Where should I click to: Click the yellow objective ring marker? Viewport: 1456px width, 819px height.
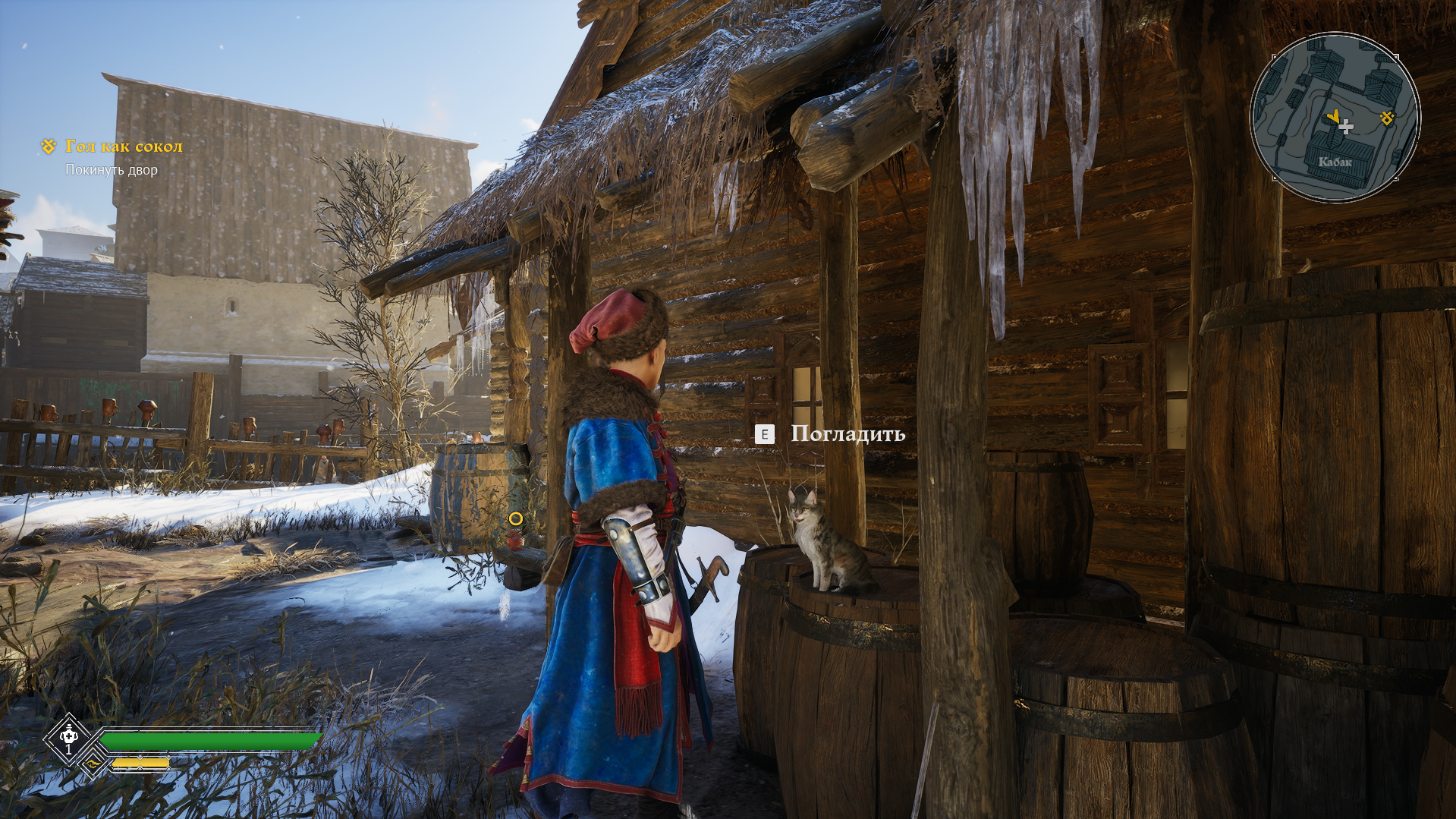[x=516, y=518]
